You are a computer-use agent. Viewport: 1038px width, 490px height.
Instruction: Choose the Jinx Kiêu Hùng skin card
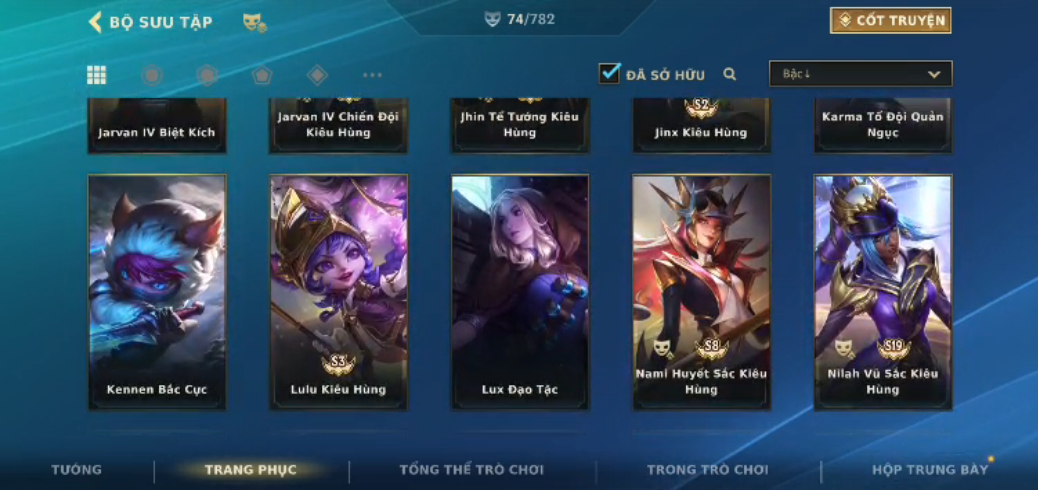(x=701, y=127)
